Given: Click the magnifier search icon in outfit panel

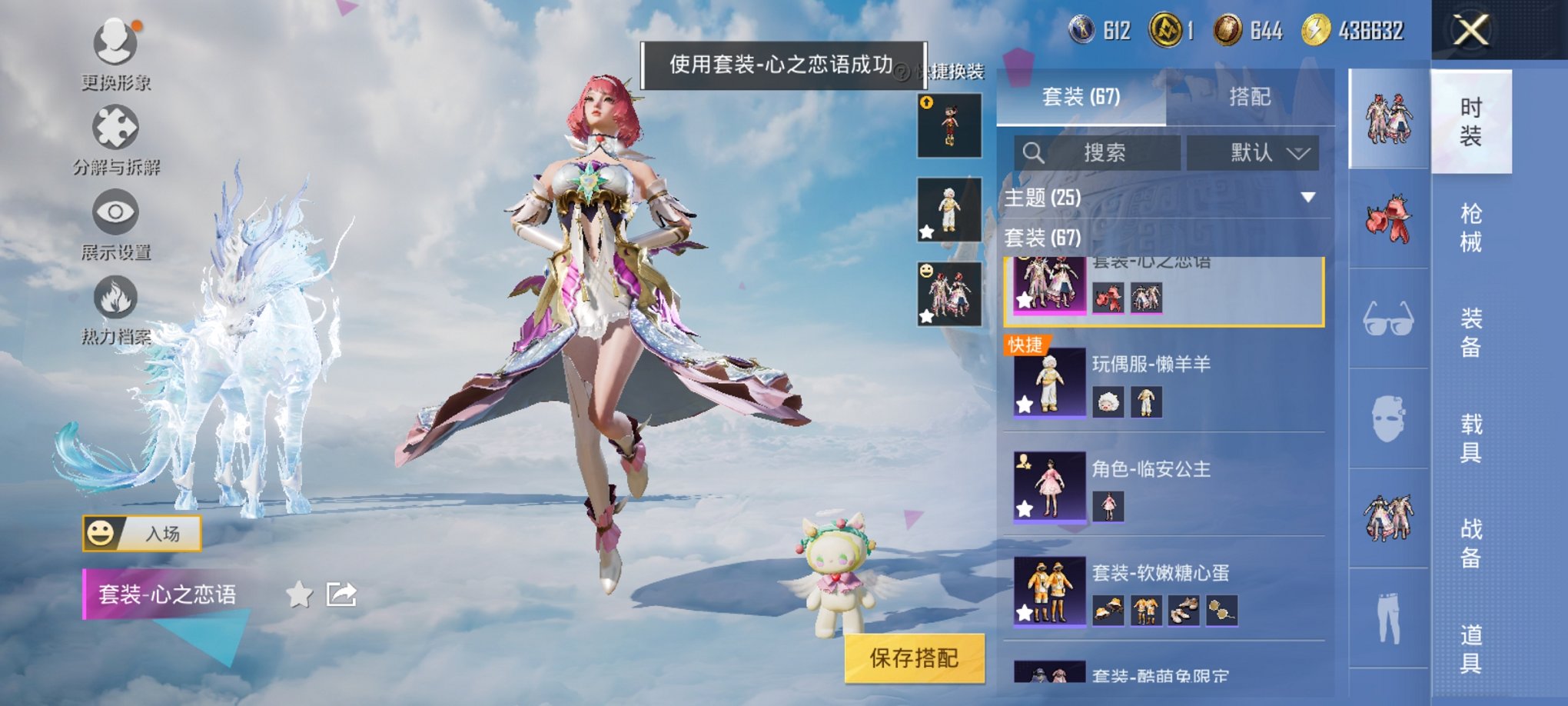Looking at the screenshot, I should click(x=1034, y=153).
